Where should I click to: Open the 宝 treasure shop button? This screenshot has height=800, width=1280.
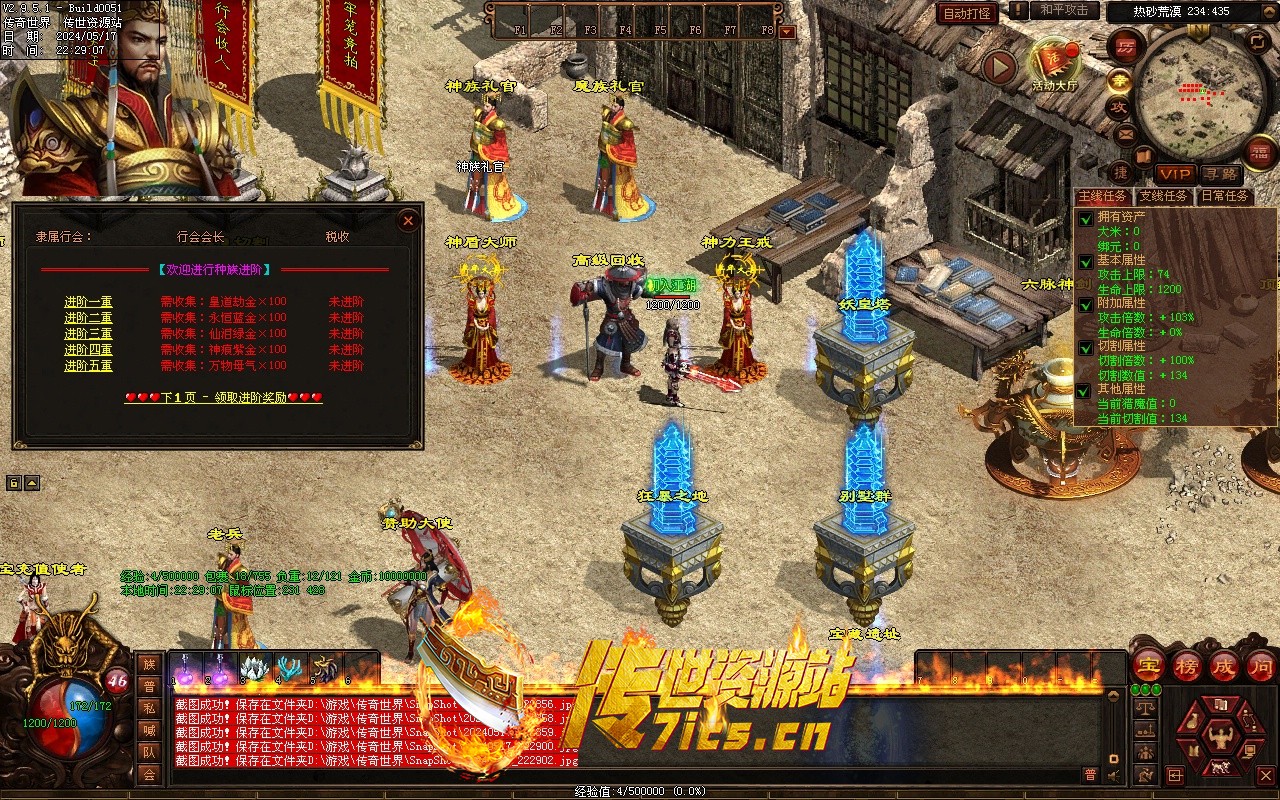(1150, 665)
